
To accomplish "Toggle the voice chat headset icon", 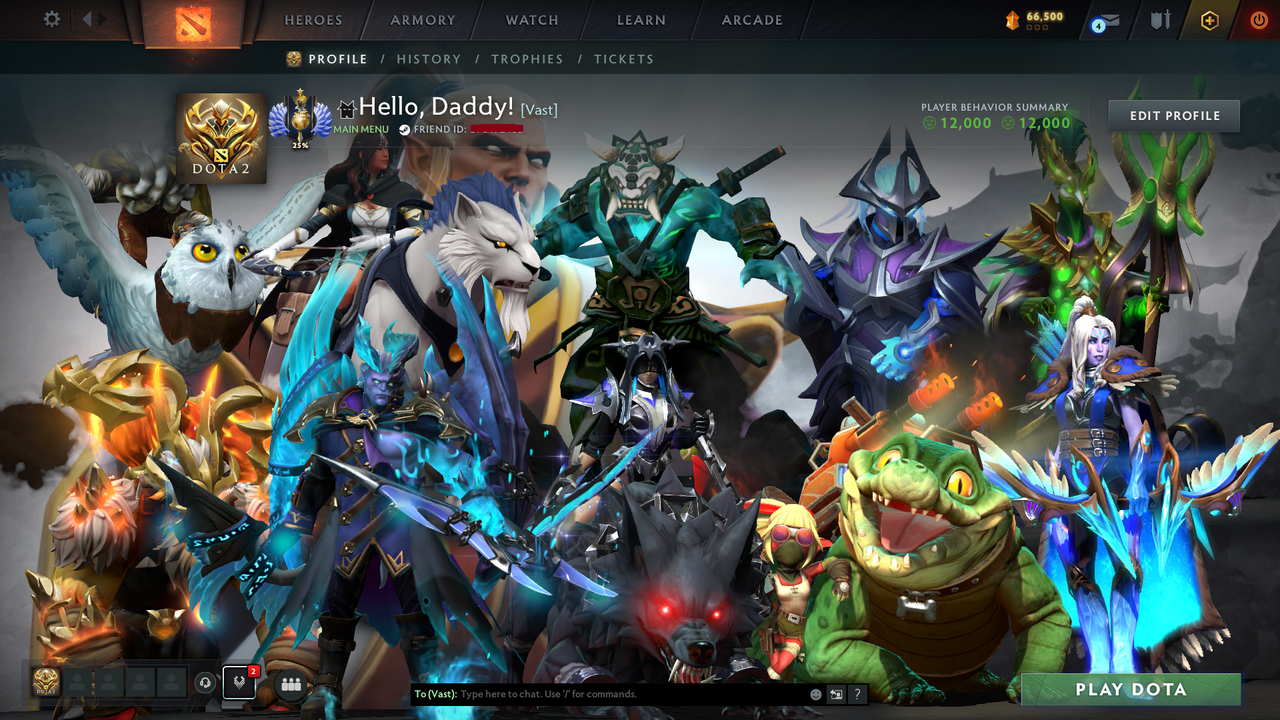I will point(205,684).
